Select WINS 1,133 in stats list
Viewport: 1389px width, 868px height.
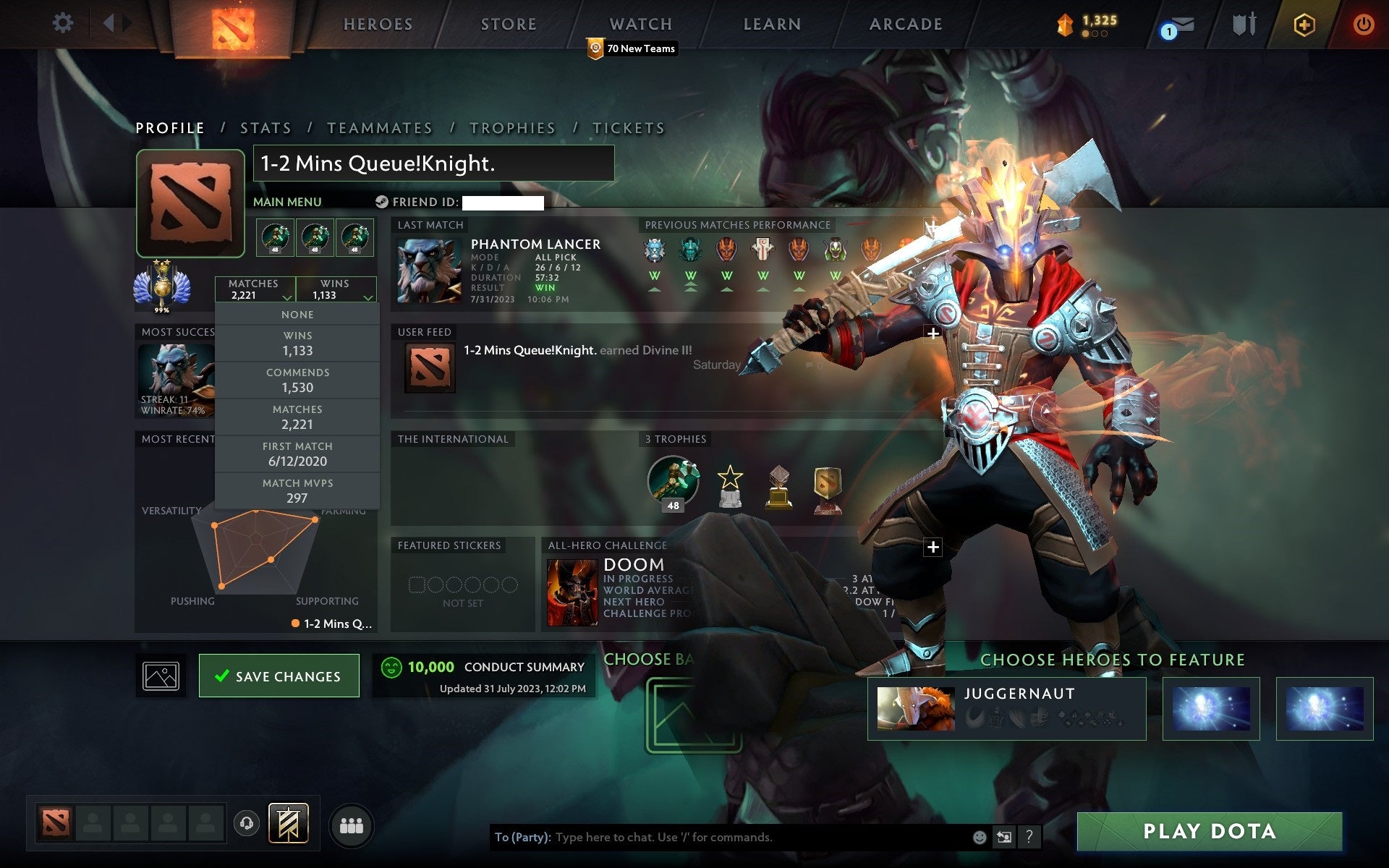pyautogui.click(x=298, y=343)
